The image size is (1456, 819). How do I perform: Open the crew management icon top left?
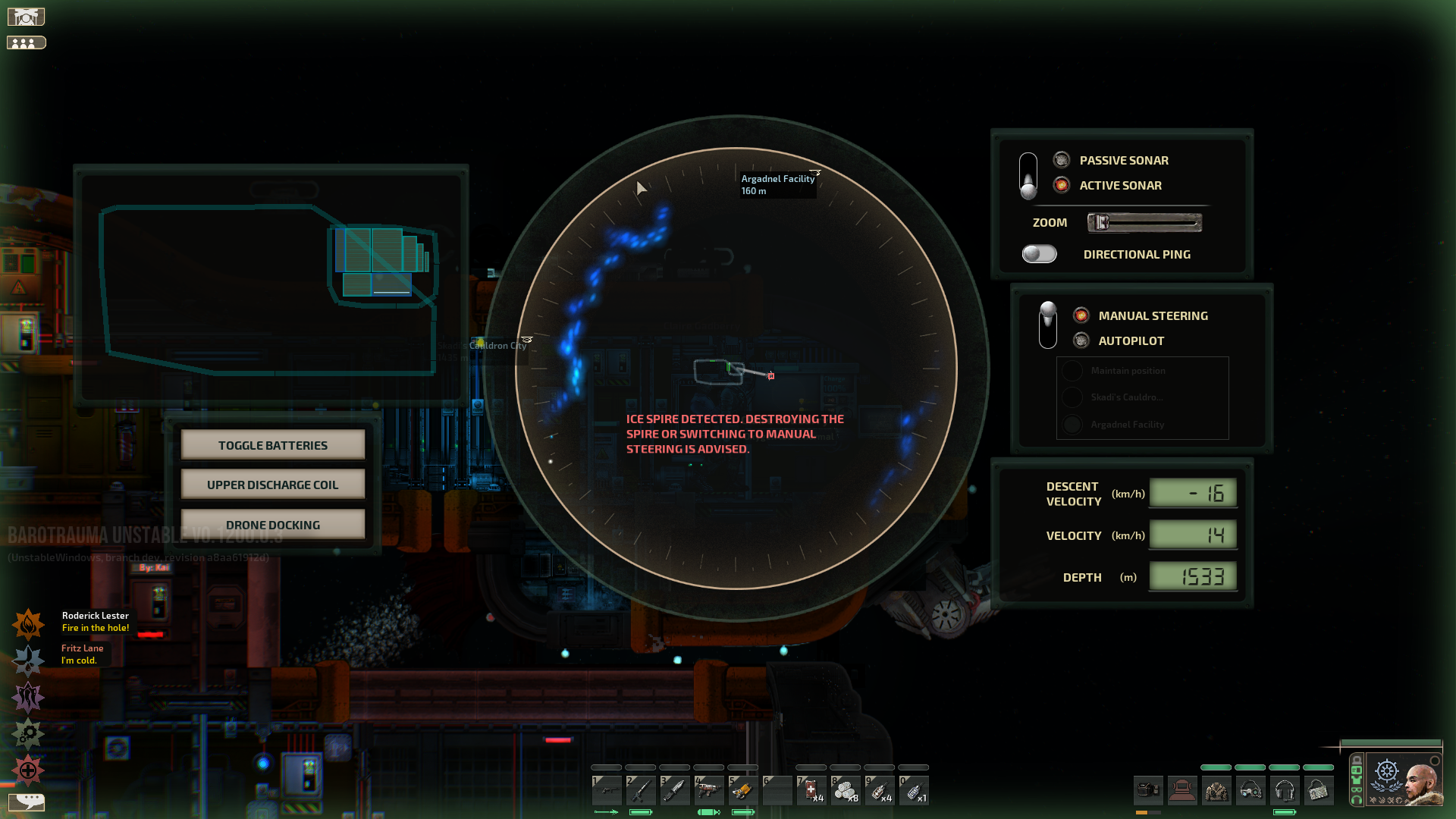point(27,42)
